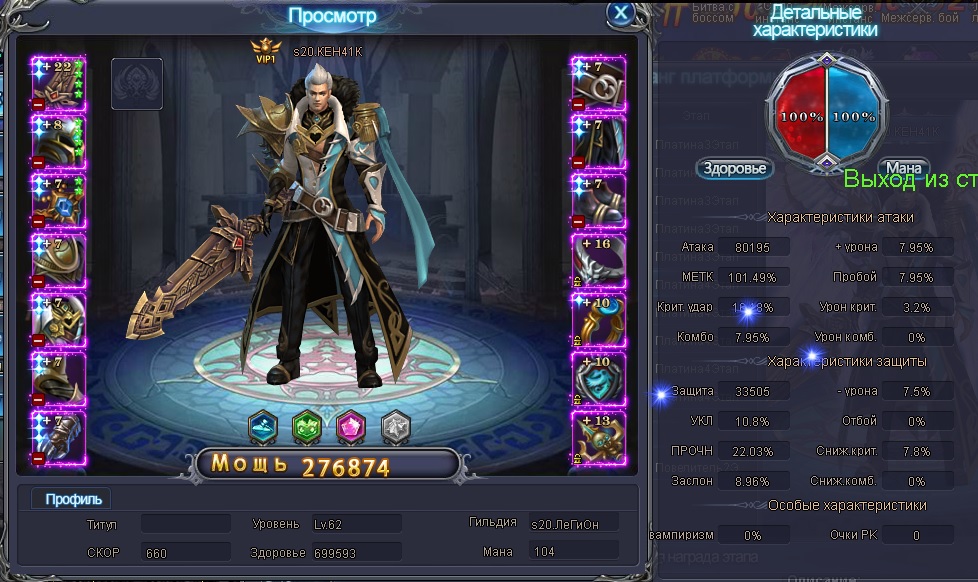The height and width of the screenshot is (582, 978).
Task: Select the +22 sword equipment slot
Action: click(x=59, y=82)
